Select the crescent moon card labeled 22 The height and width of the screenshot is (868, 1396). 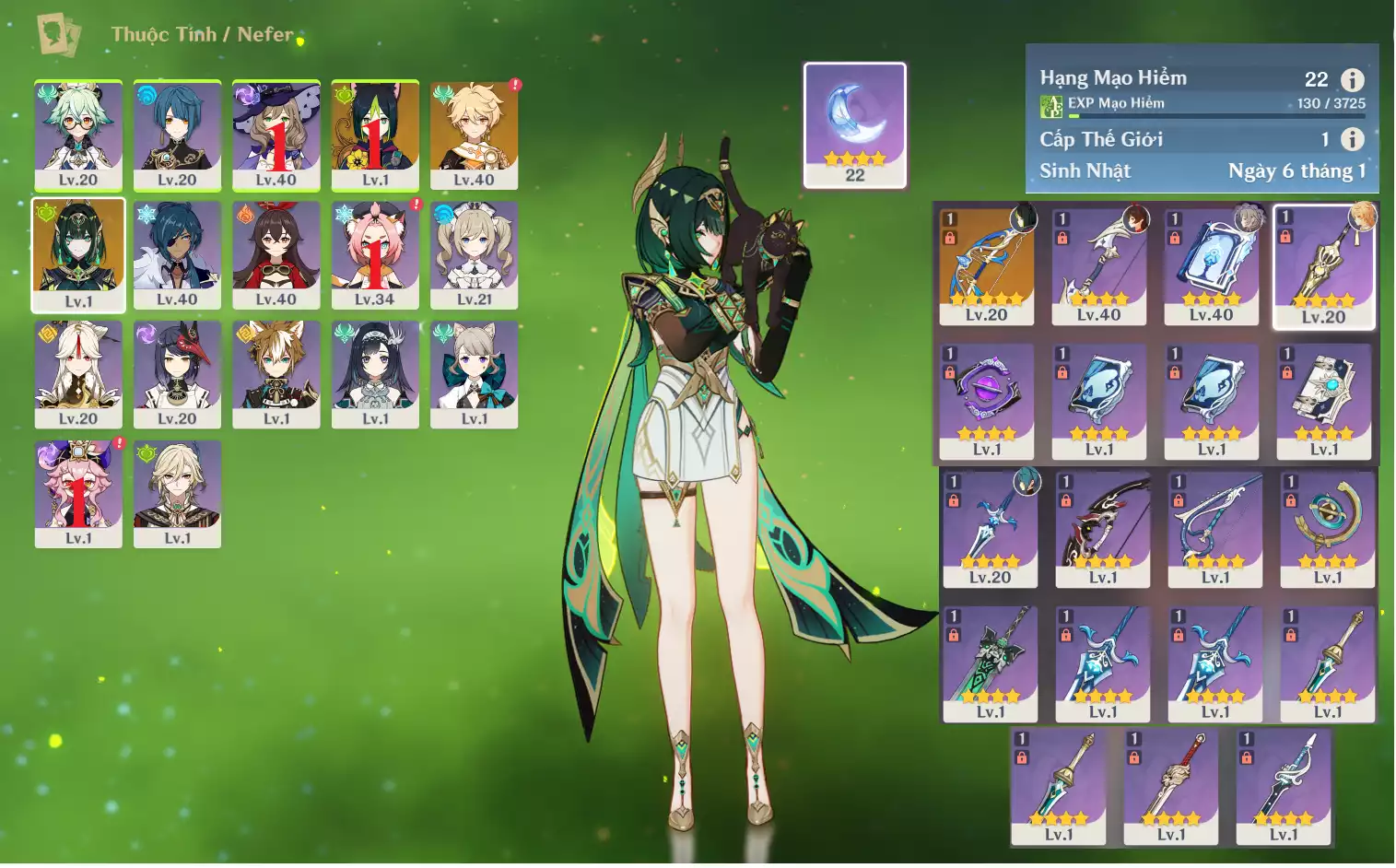coord(855,124)
